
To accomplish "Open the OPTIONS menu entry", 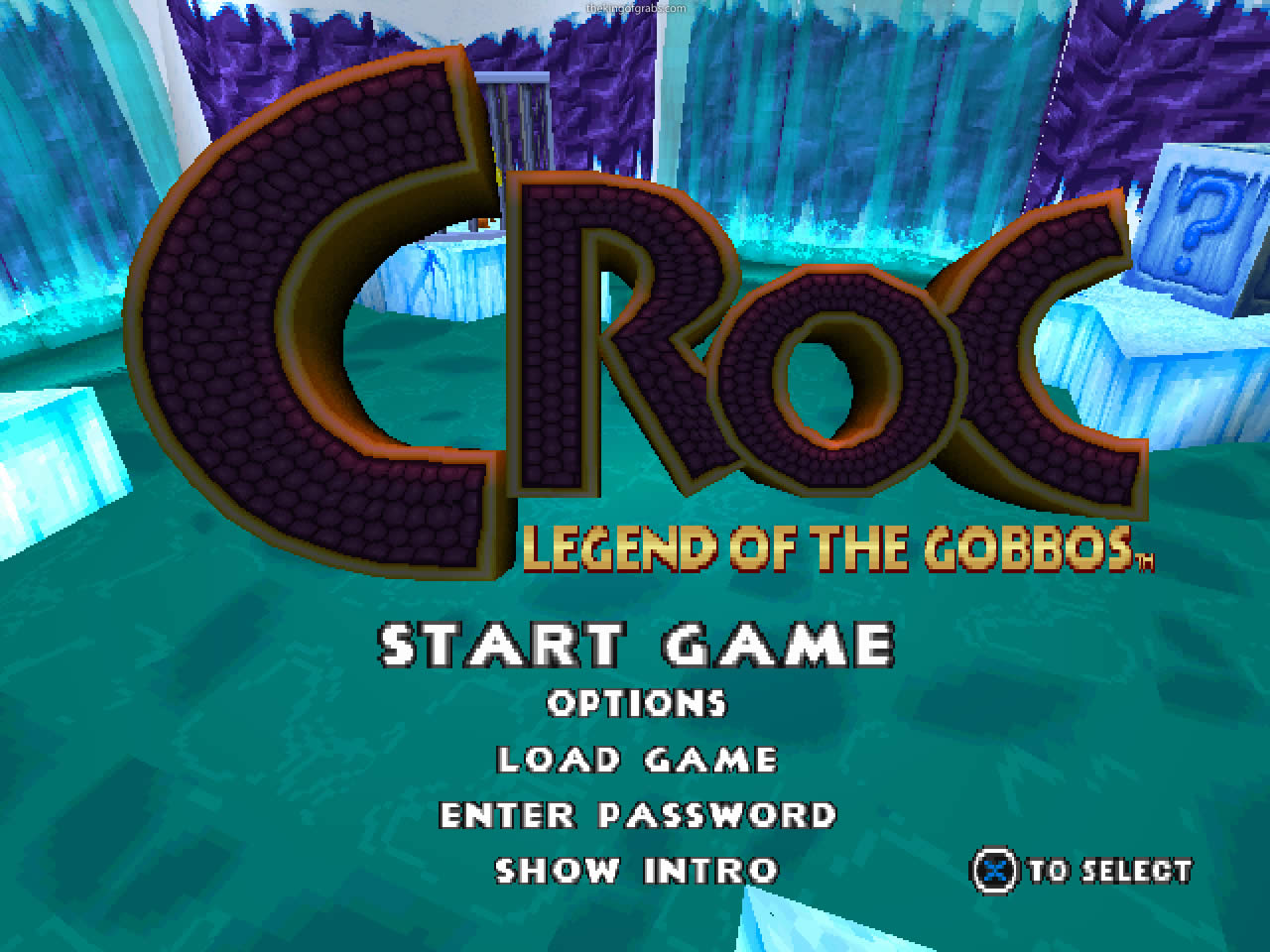I will click(x=635, y=704).
